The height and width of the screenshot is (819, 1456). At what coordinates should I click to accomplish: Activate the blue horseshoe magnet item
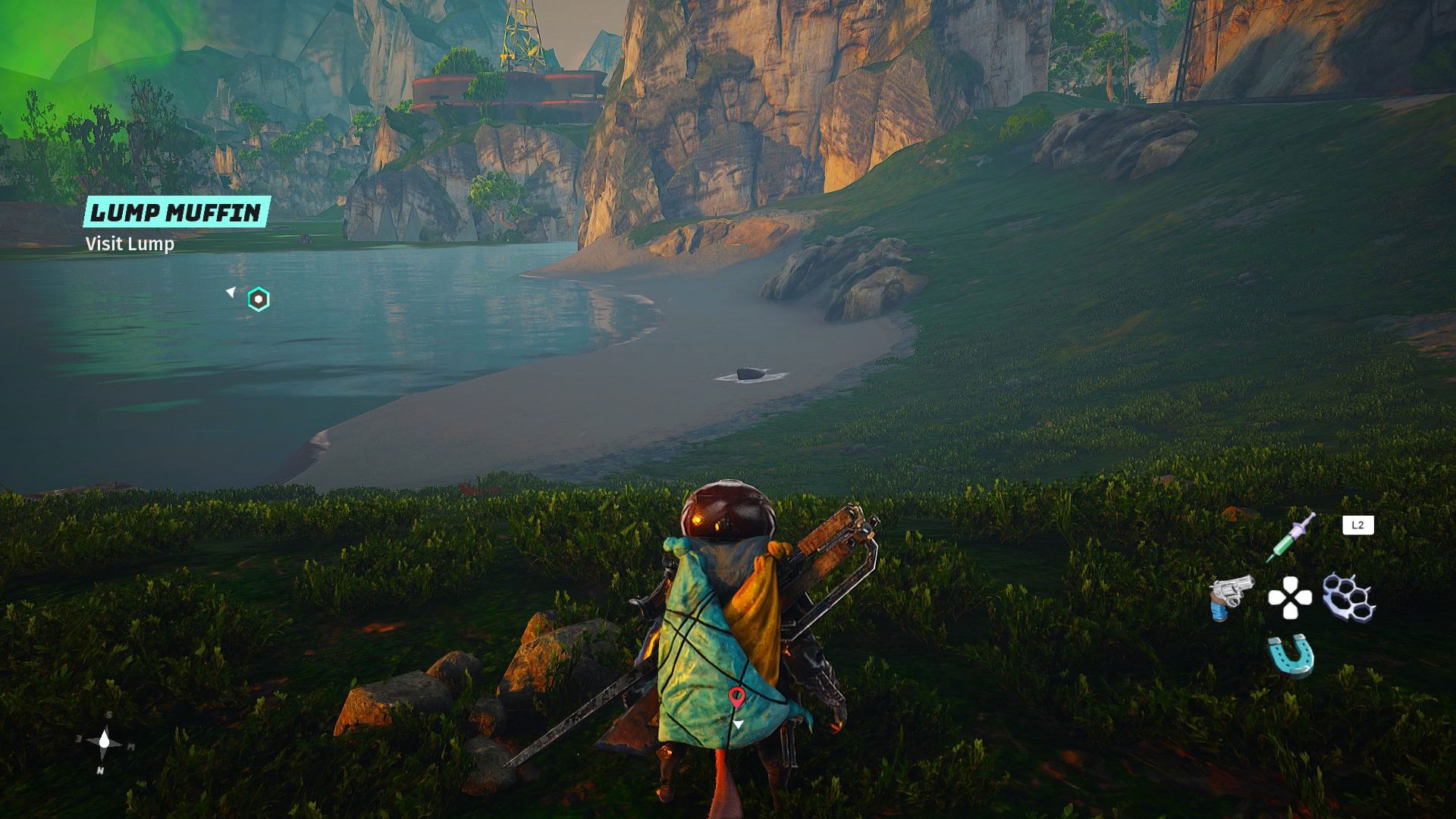1291,654
